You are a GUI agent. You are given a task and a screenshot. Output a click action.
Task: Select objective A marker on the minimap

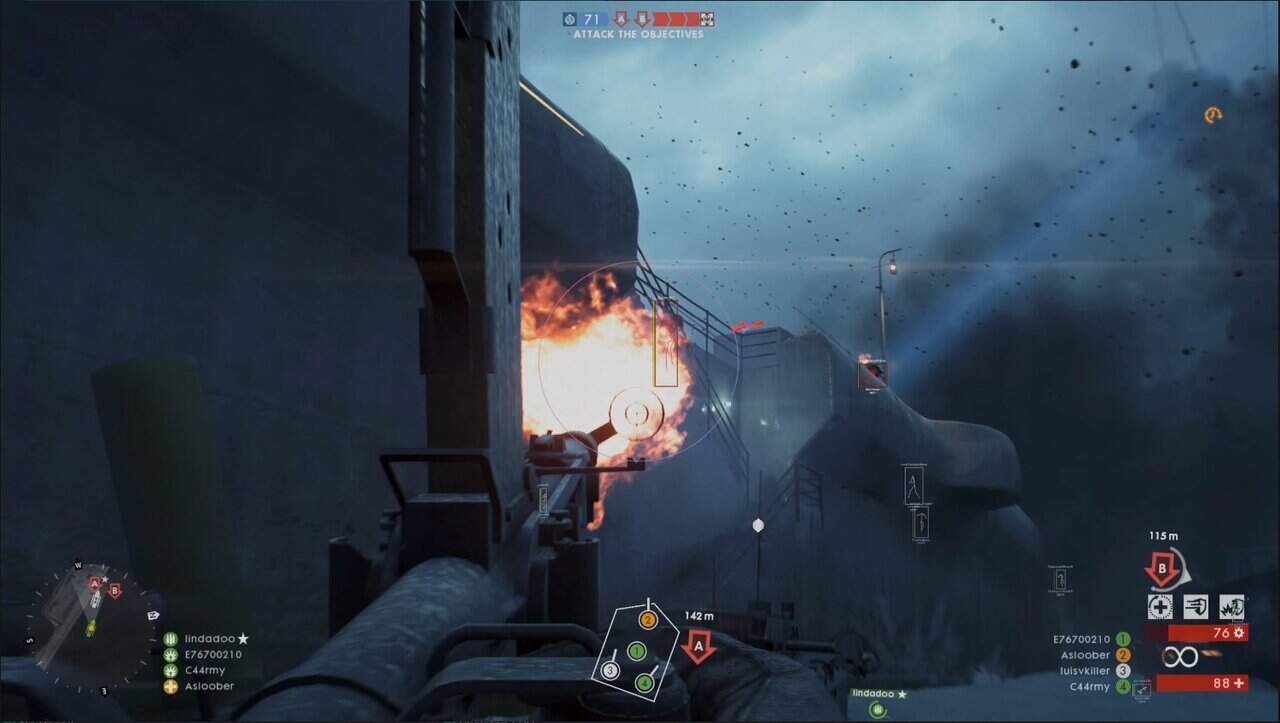tap(95, 583)
